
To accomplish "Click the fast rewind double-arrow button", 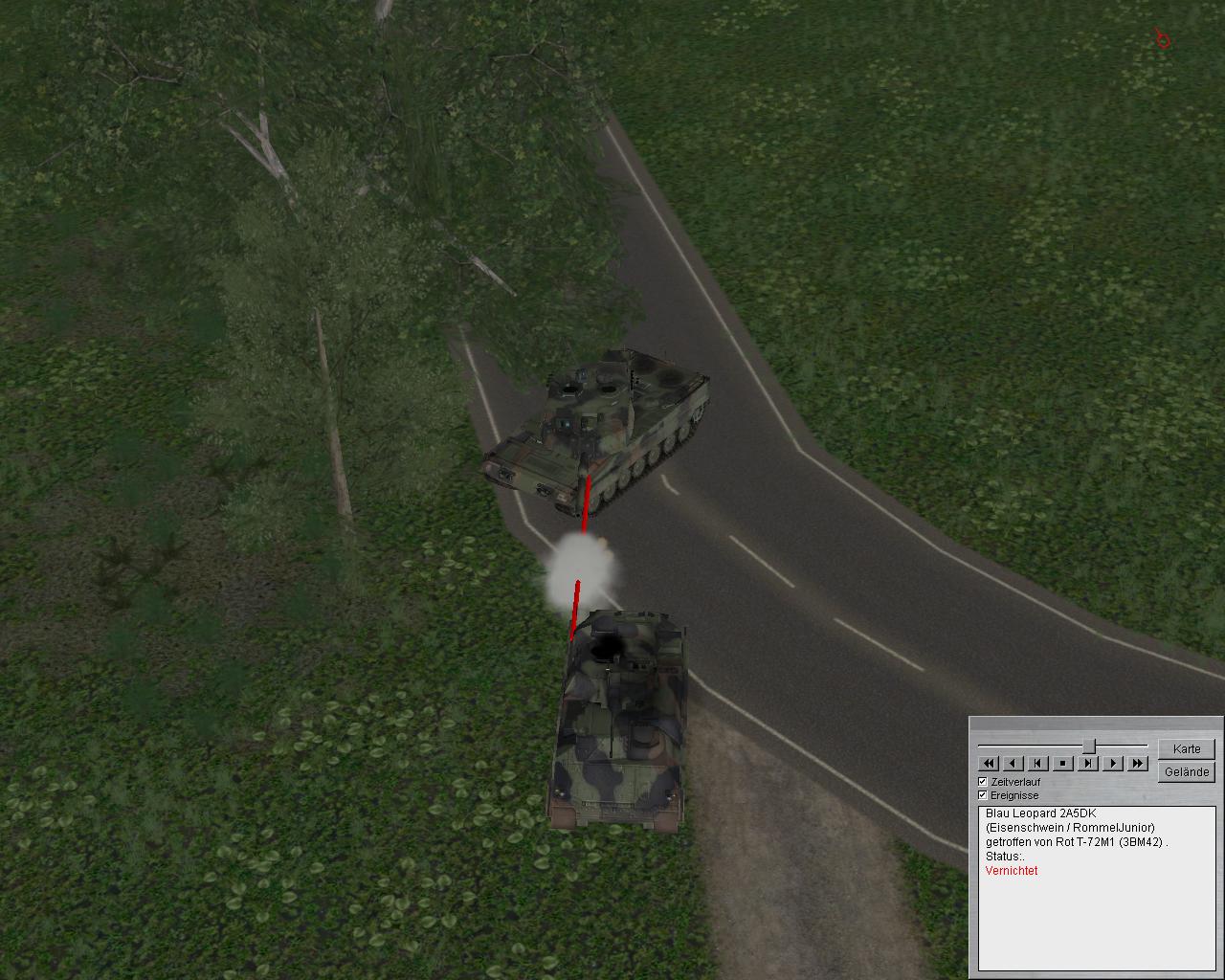I will [x=989, y=763].
